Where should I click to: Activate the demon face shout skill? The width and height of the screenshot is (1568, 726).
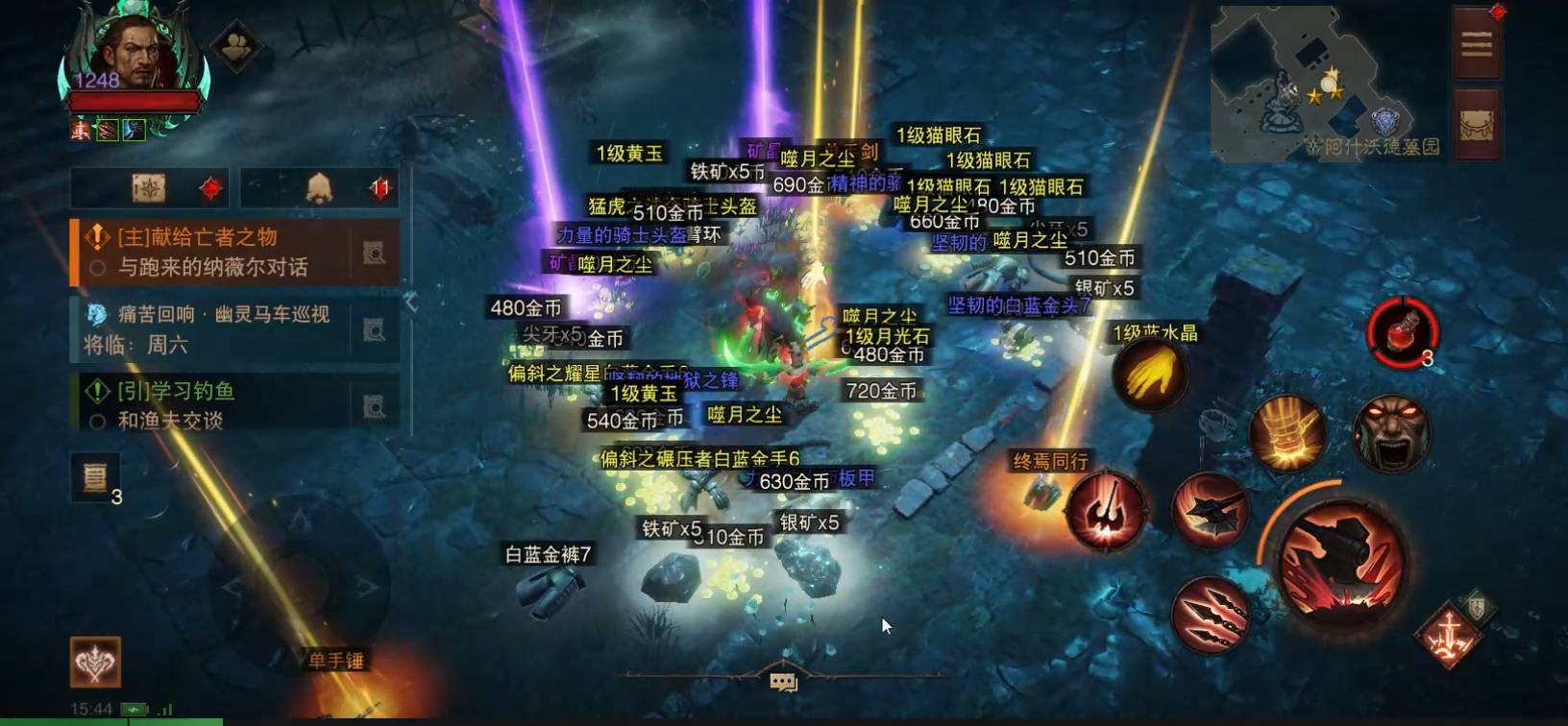(x=1390, y=434)
